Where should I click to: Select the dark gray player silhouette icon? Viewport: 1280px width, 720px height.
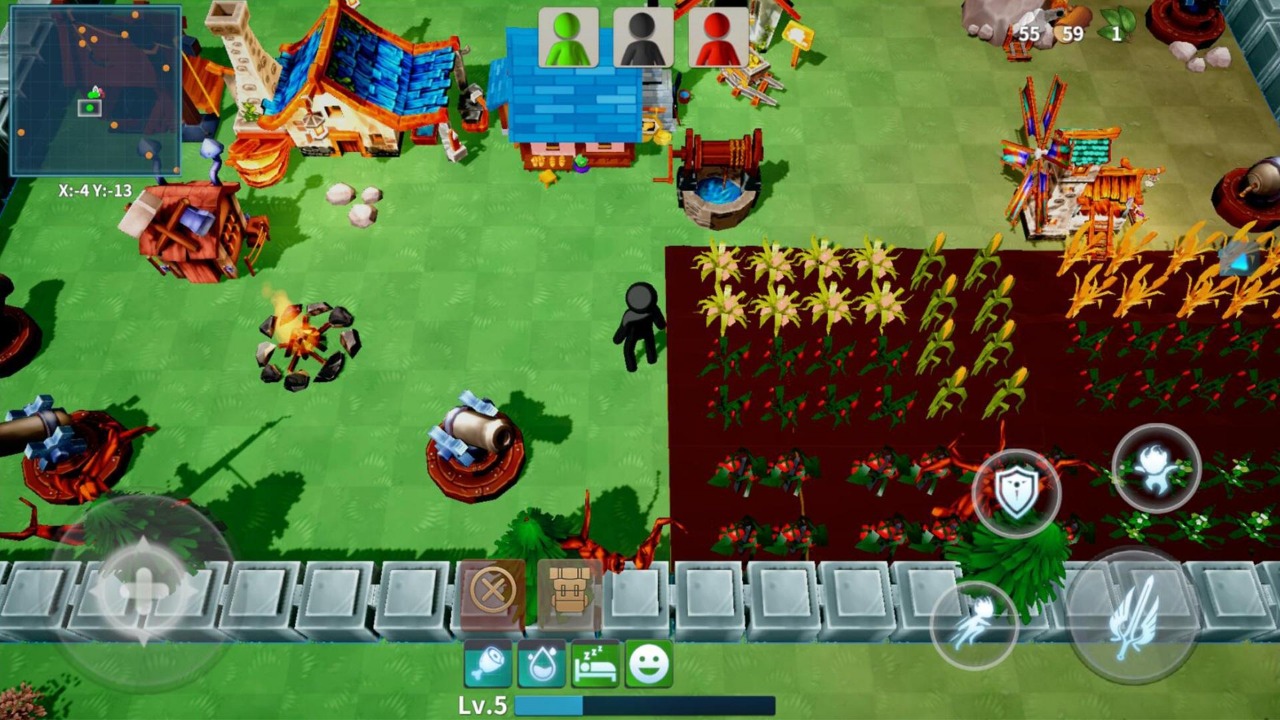click(x=643, y=38)
